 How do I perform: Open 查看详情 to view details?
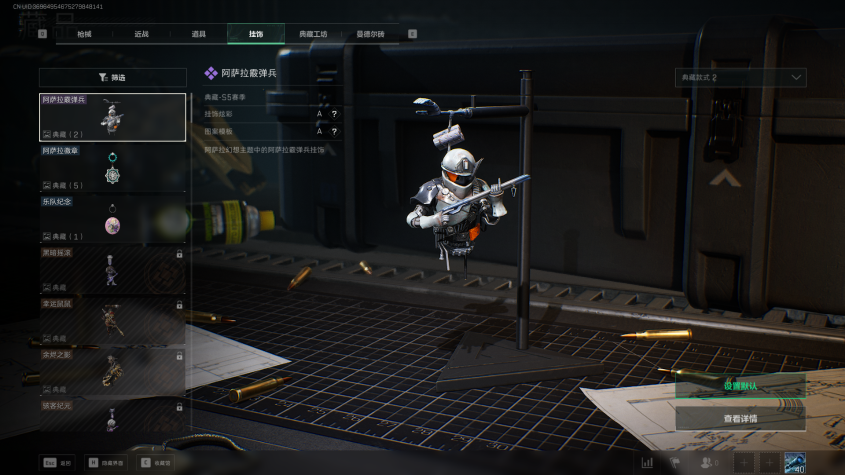740,418
